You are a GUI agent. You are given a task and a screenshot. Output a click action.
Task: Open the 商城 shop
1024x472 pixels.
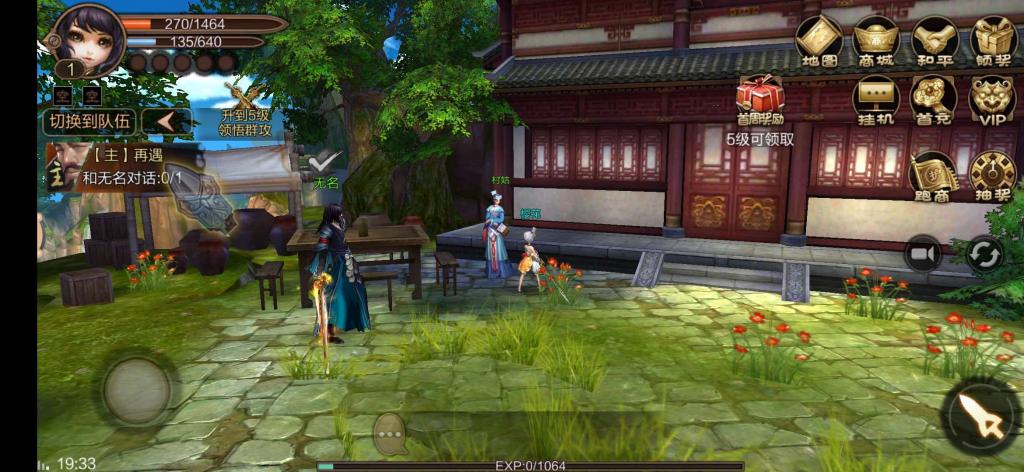876,41
